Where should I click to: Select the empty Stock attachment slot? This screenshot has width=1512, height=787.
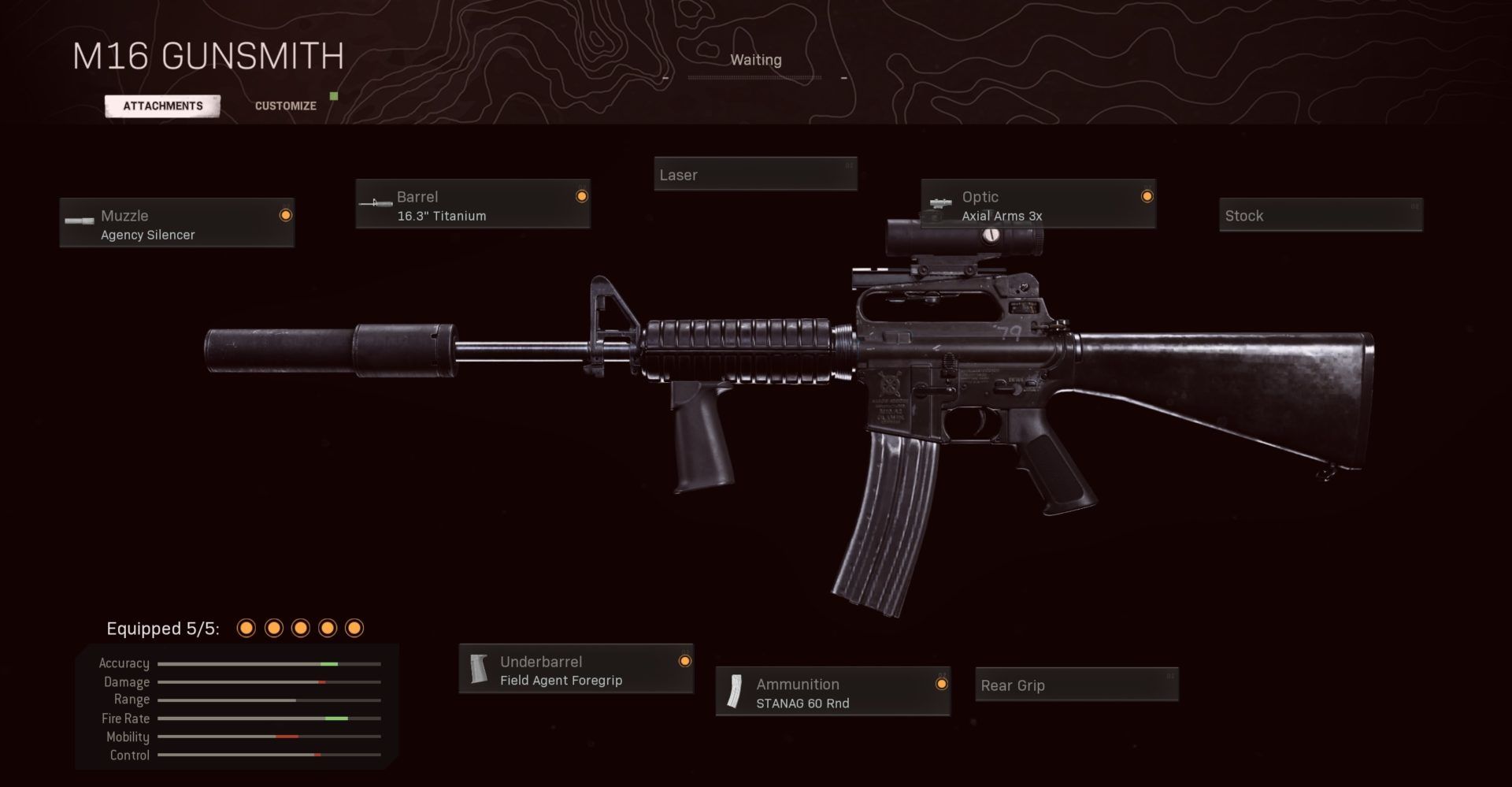click(x=1321, y=215)
